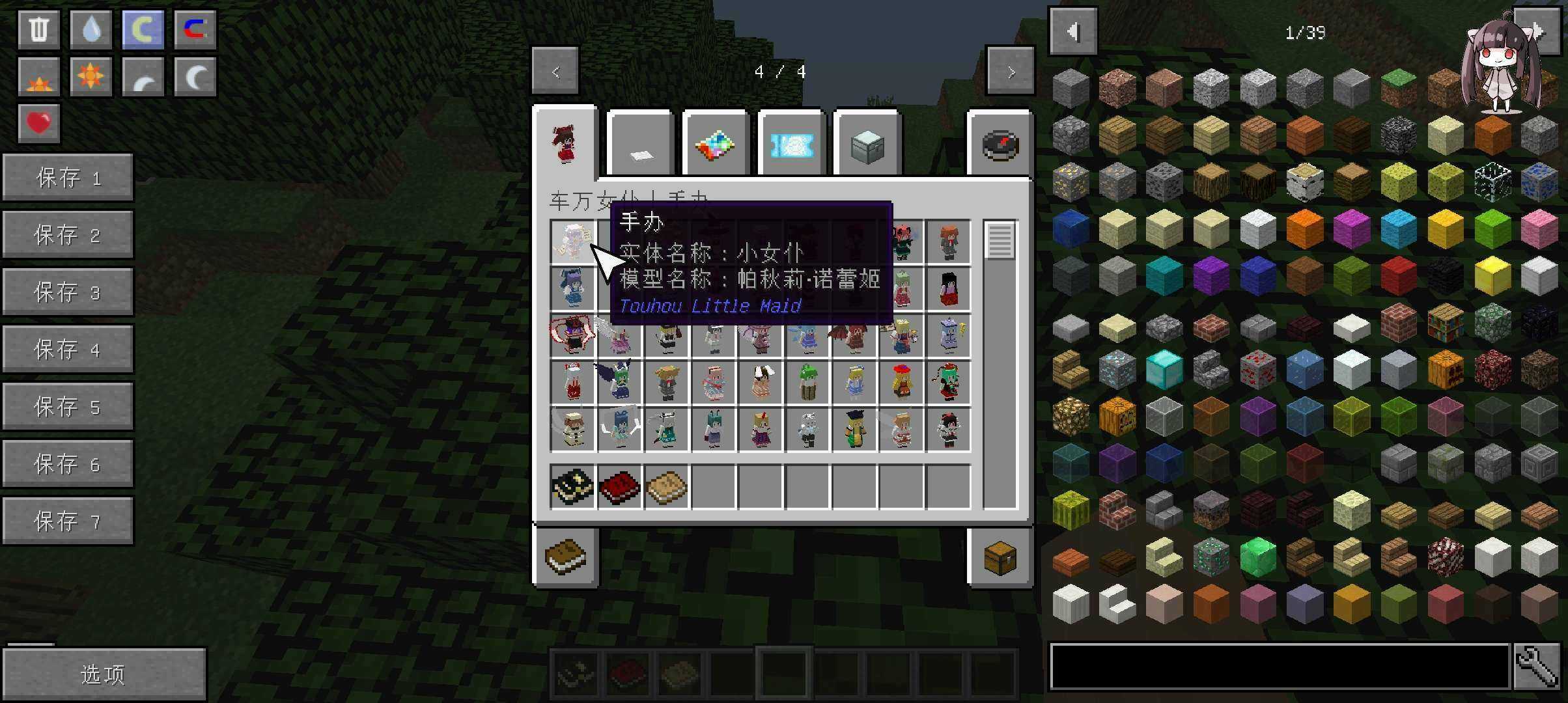Open the saved hotbars bookshelf tab
The width and height of the screenshot is (1568, 703).
(565, 558)
